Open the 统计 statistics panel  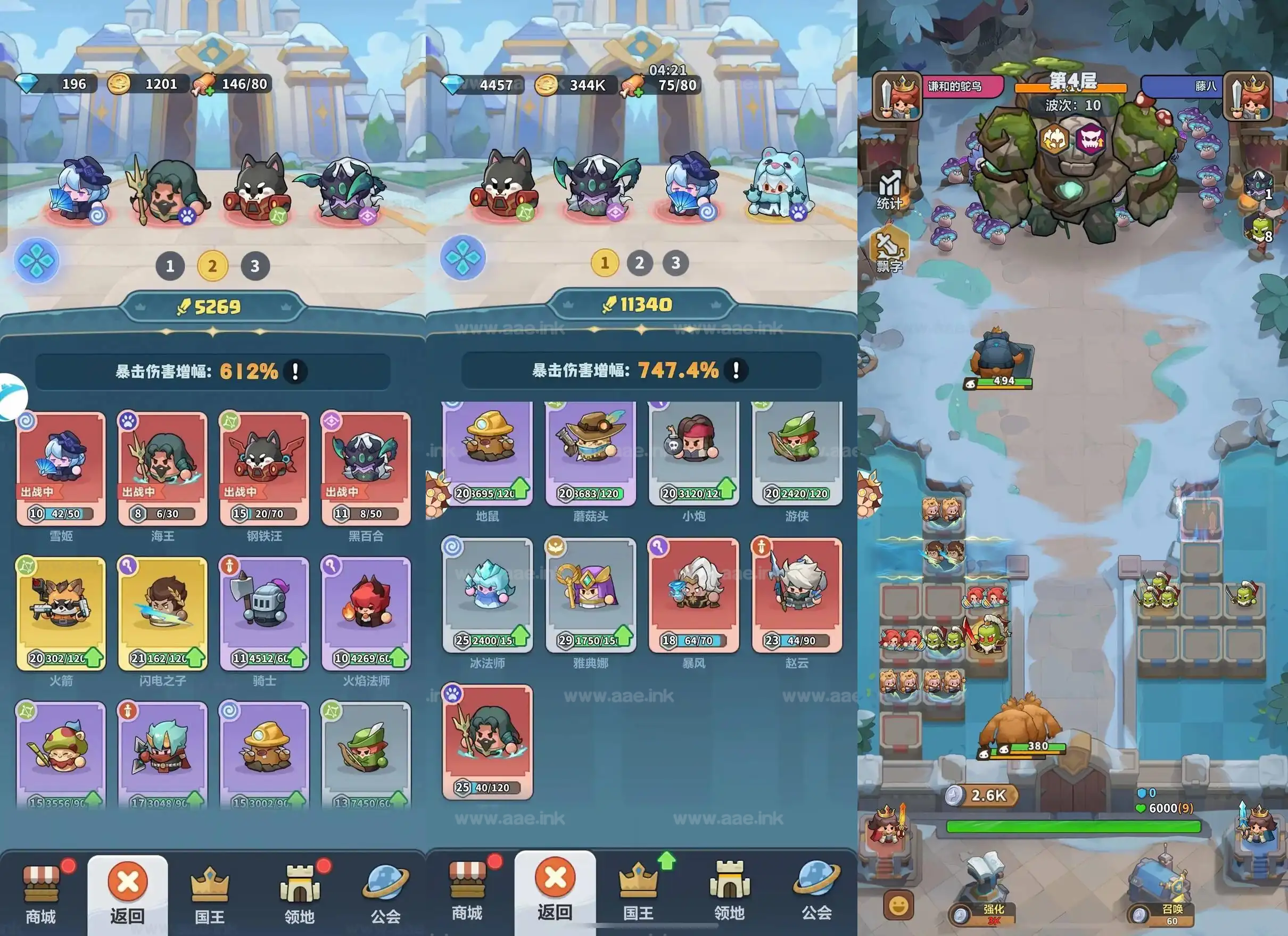[x=889, y=189]
